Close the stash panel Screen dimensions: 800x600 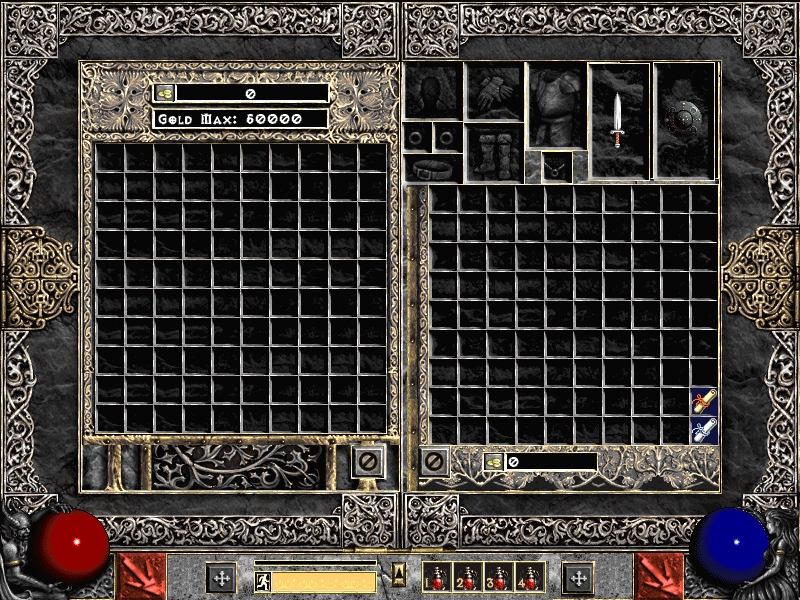[367, 462]
